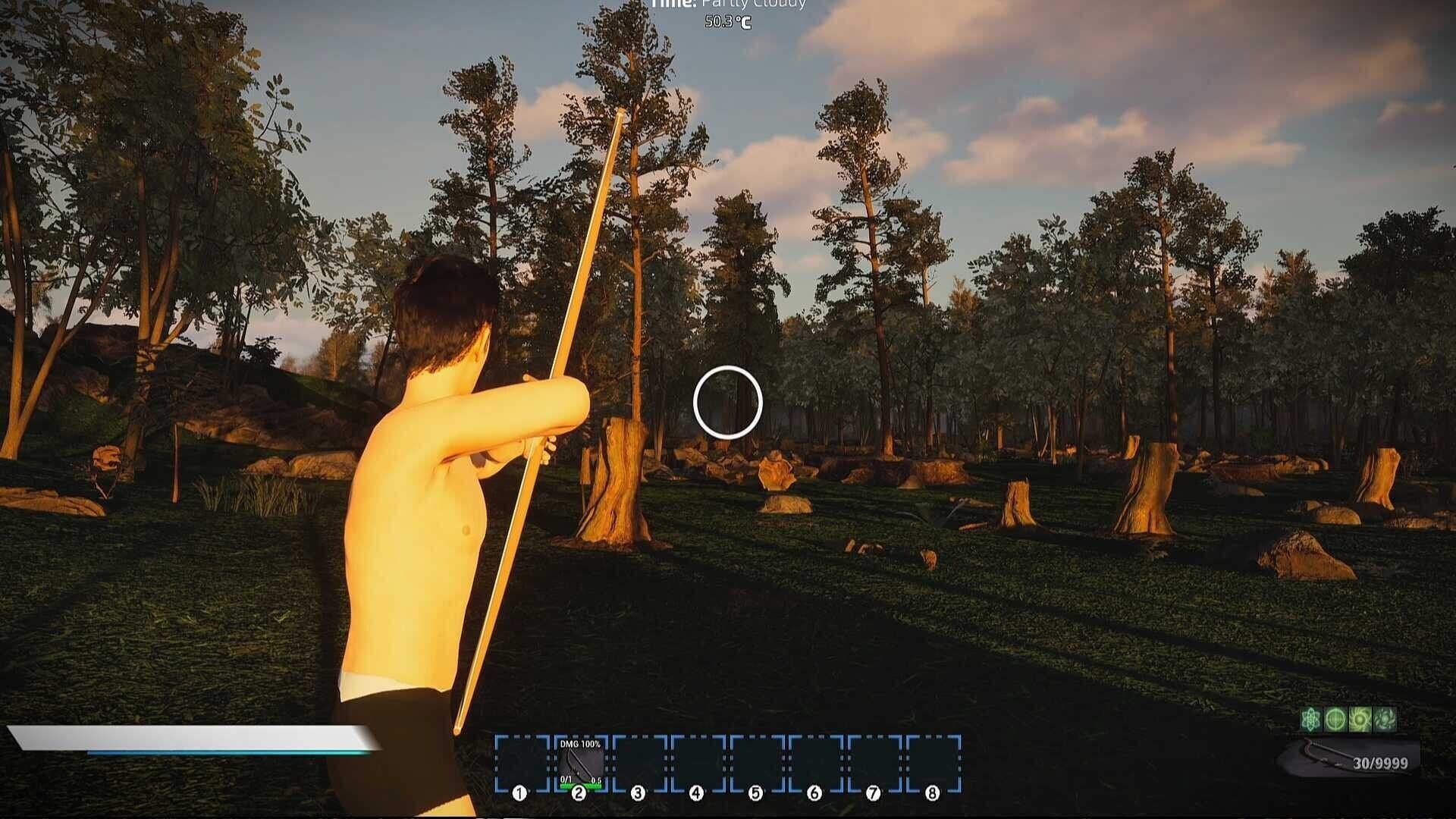
Task: Click the atom-shaped green buff icon
Action: click(x=1311, y=719)
